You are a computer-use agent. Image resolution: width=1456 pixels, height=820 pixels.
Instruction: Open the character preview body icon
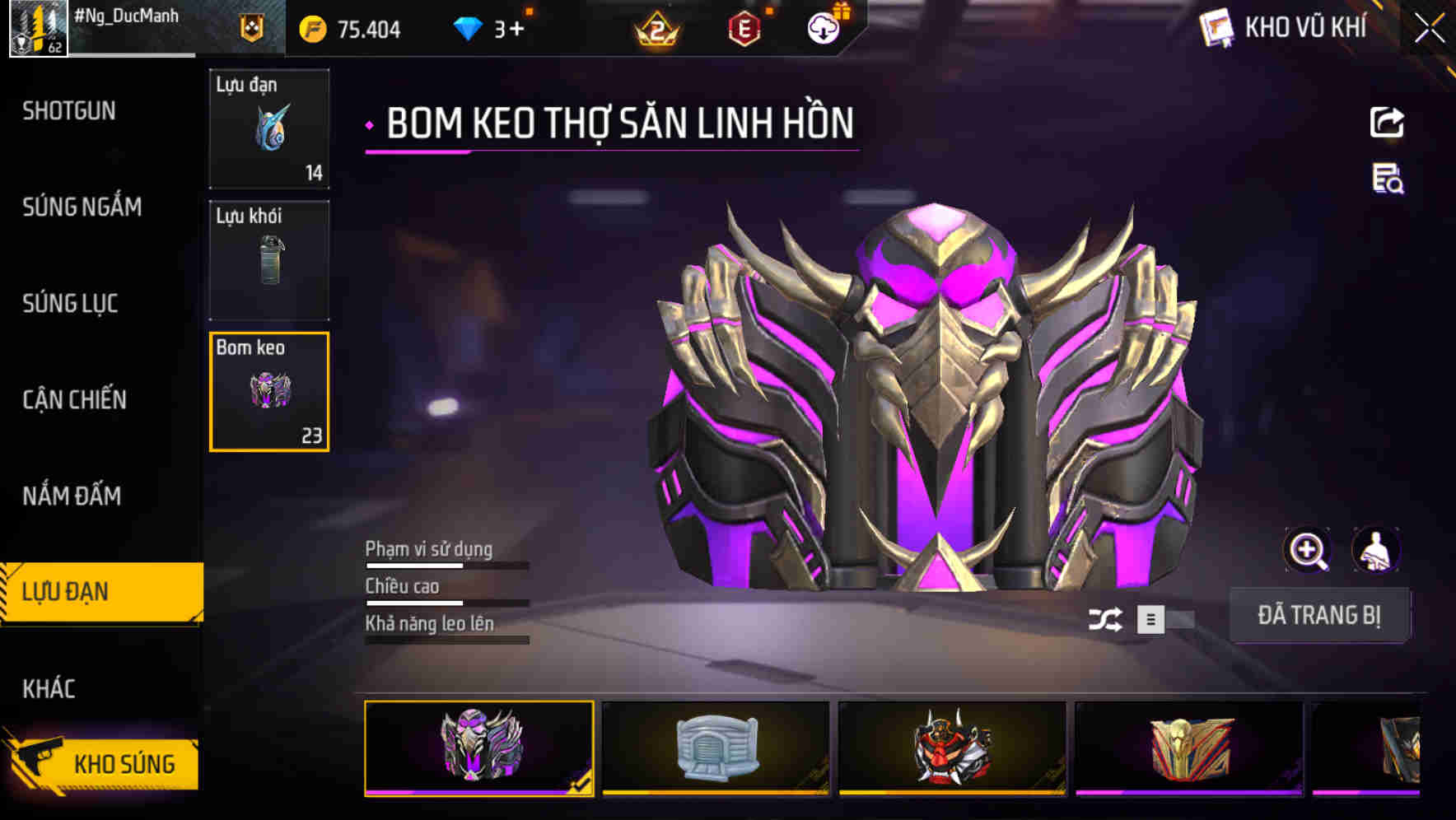tap(1378, 550)
